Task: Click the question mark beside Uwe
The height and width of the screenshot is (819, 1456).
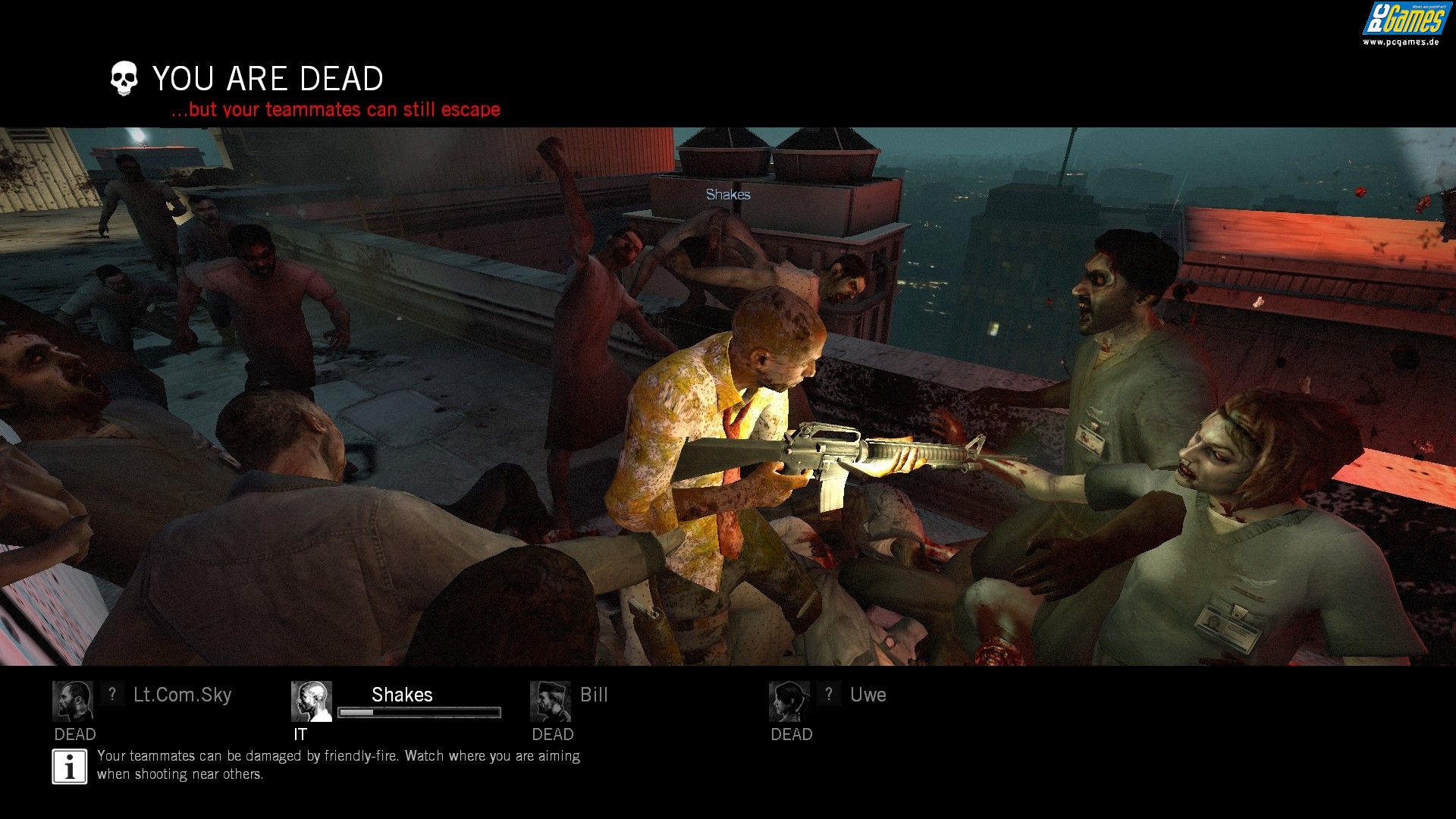Action: 829,693
